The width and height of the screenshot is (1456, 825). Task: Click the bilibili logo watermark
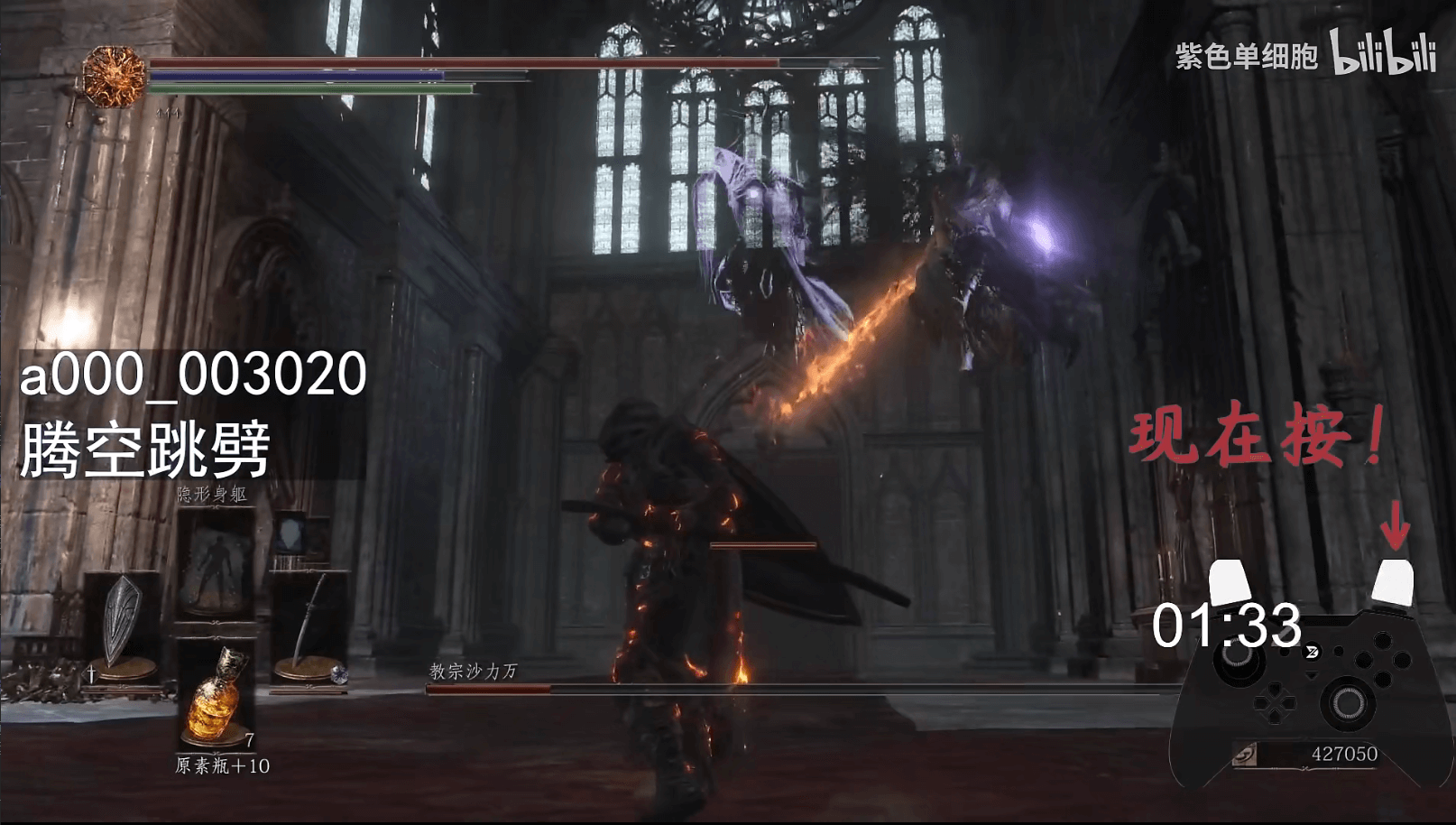click(1384, 56)
